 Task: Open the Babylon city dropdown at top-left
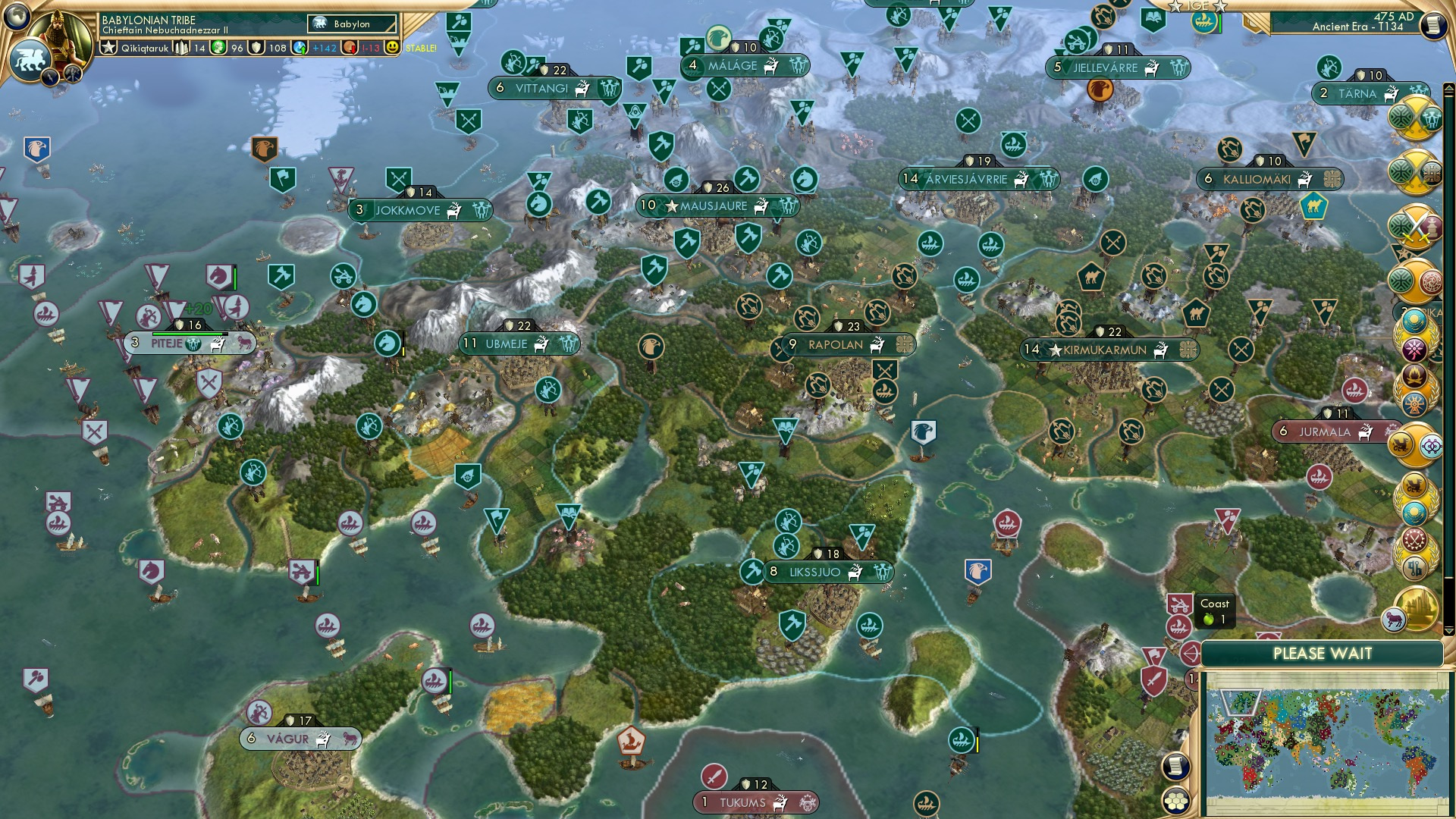(x=351, y=24)
